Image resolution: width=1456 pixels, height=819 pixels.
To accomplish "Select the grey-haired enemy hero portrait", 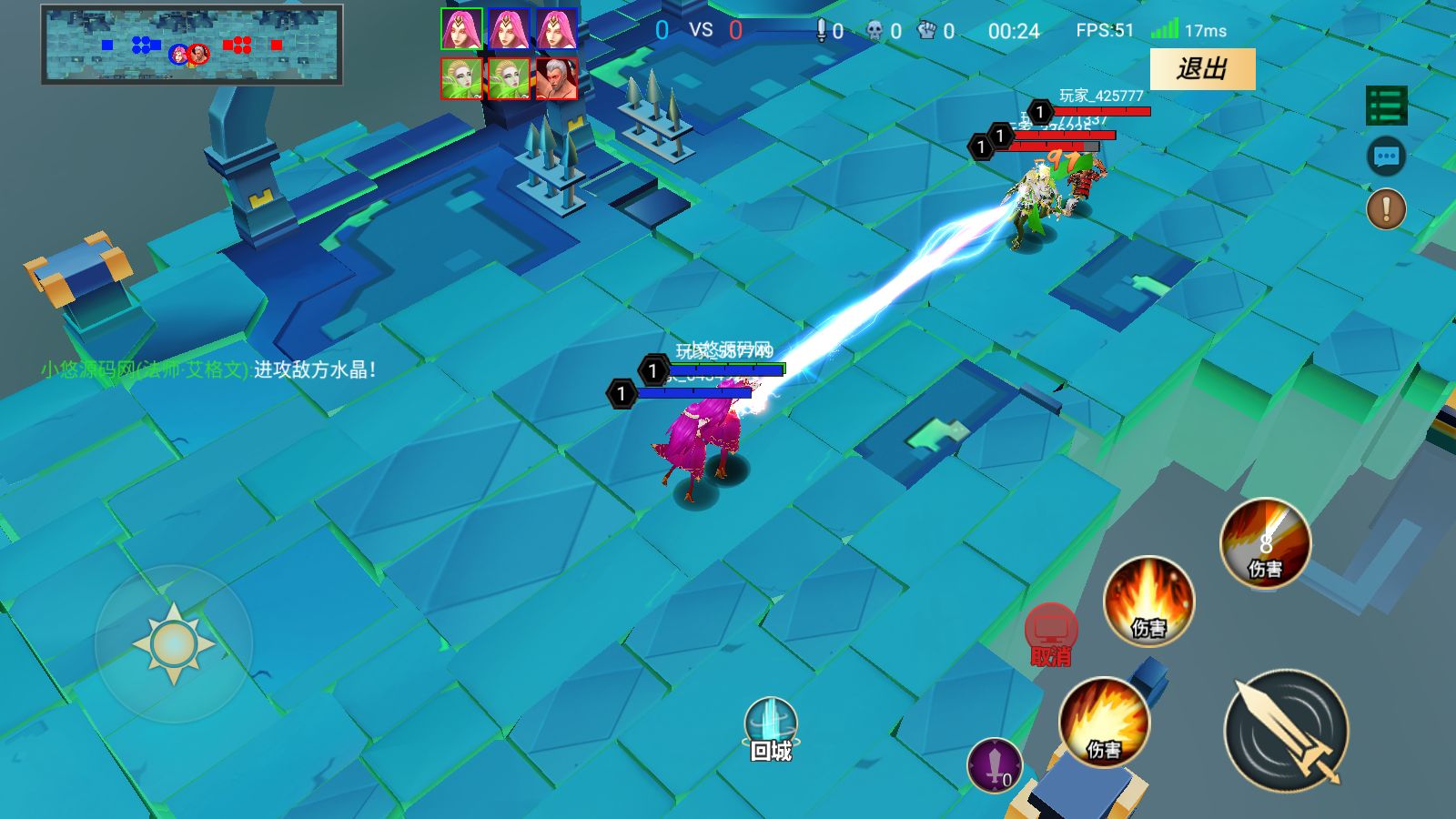I will point(556,79).
